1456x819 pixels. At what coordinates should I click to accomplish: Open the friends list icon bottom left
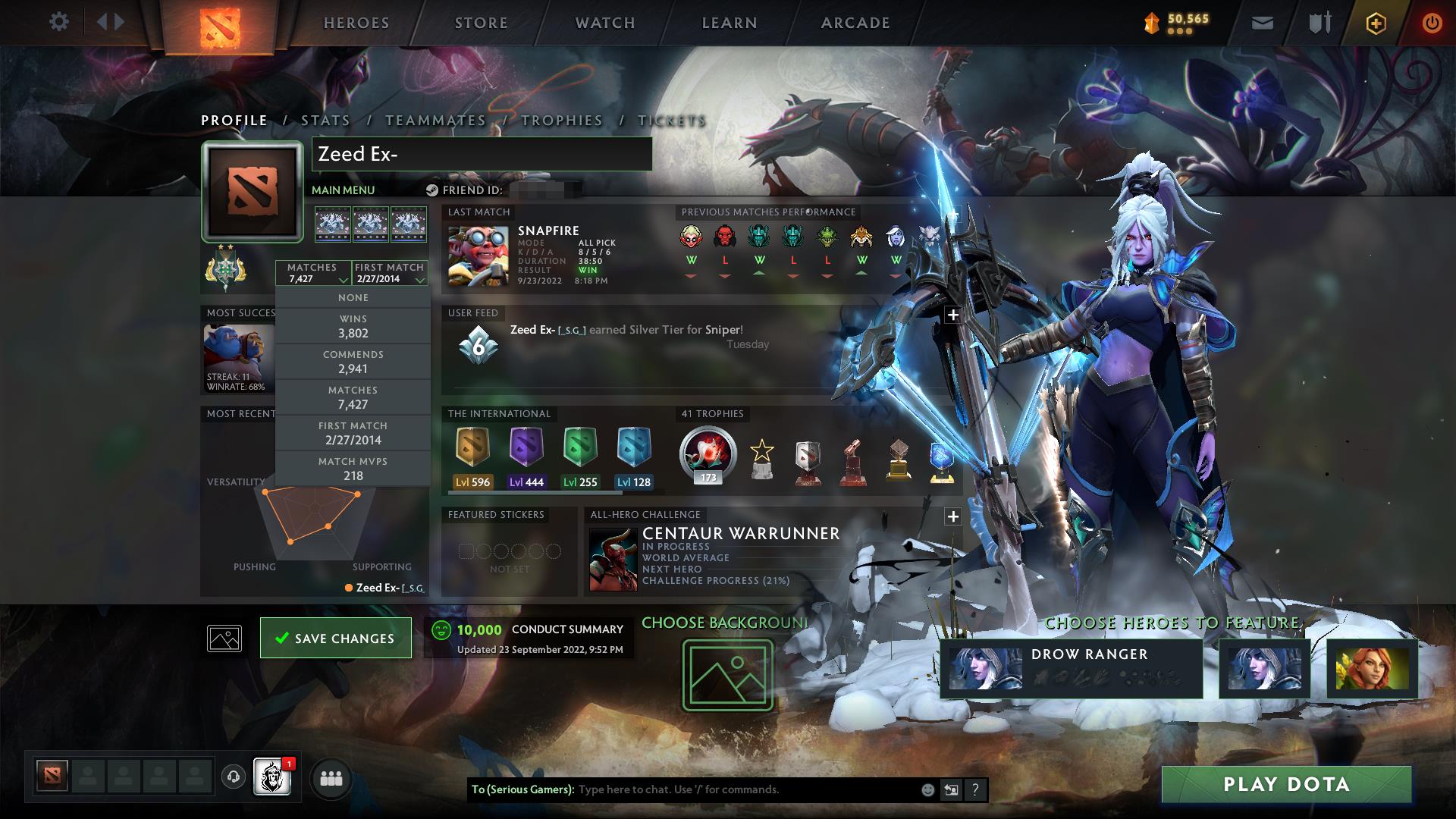(331, 778)
